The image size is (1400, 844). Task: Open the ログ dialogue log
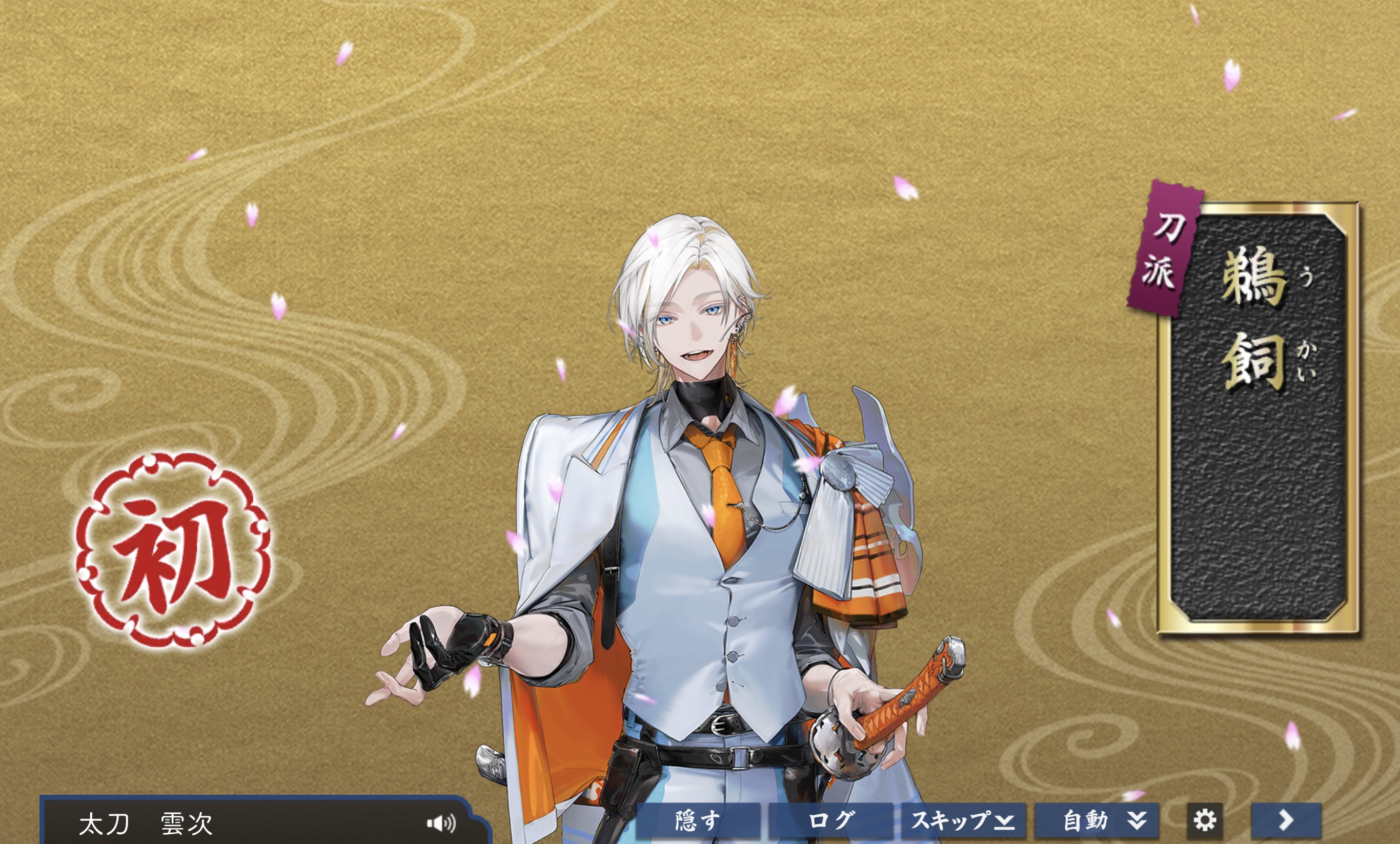pos(830,821)
